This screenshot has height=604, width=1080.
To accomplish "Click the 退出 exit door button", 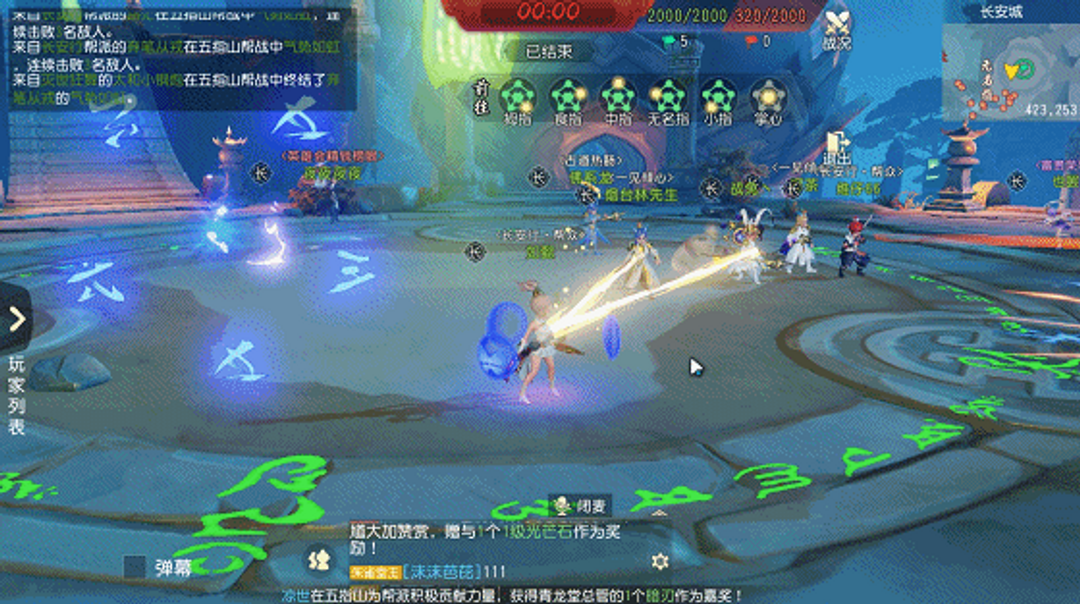I will [x=836, y=148].
